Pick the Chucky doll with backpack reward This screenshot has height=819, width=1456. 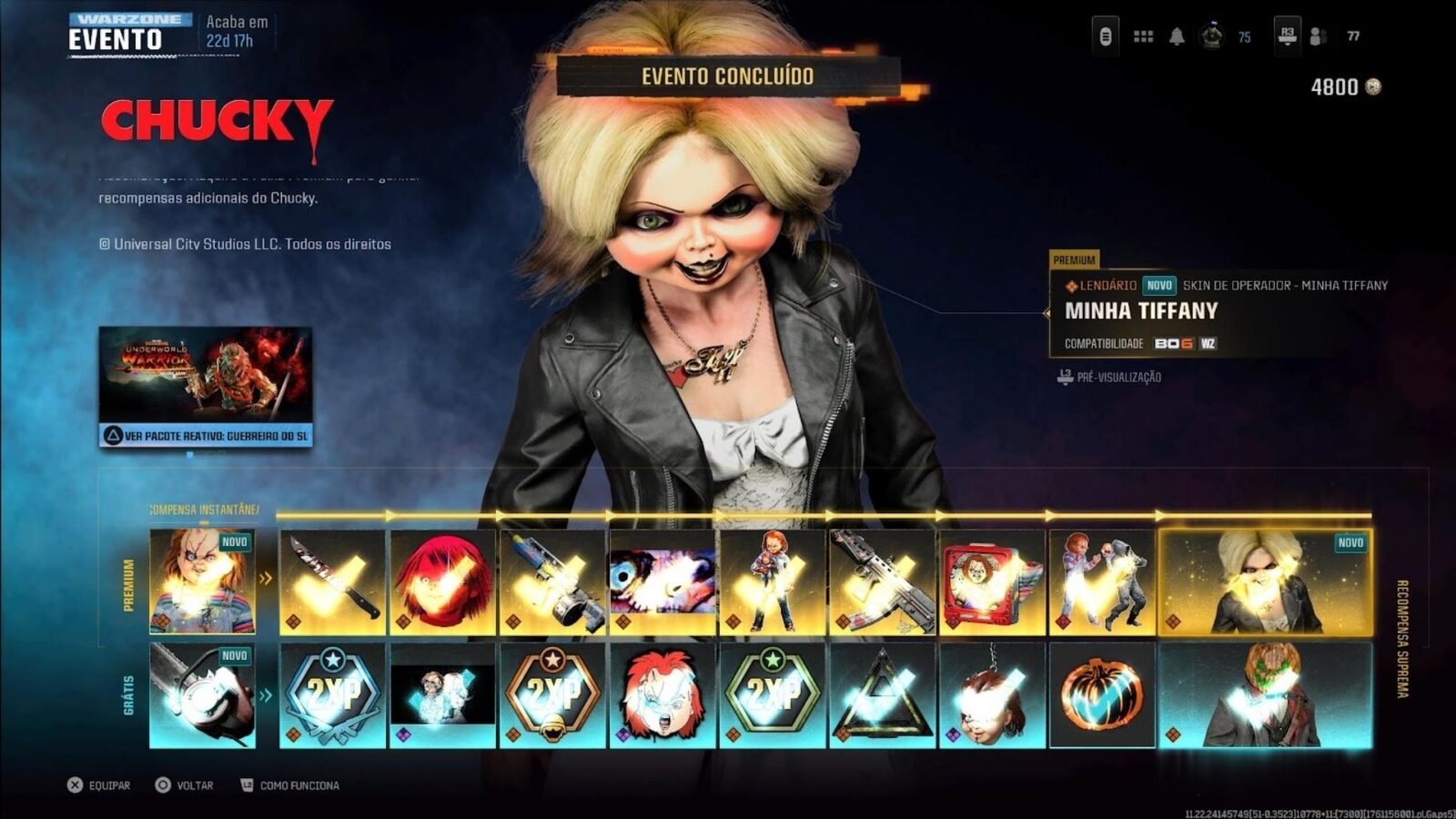[773, 582]
